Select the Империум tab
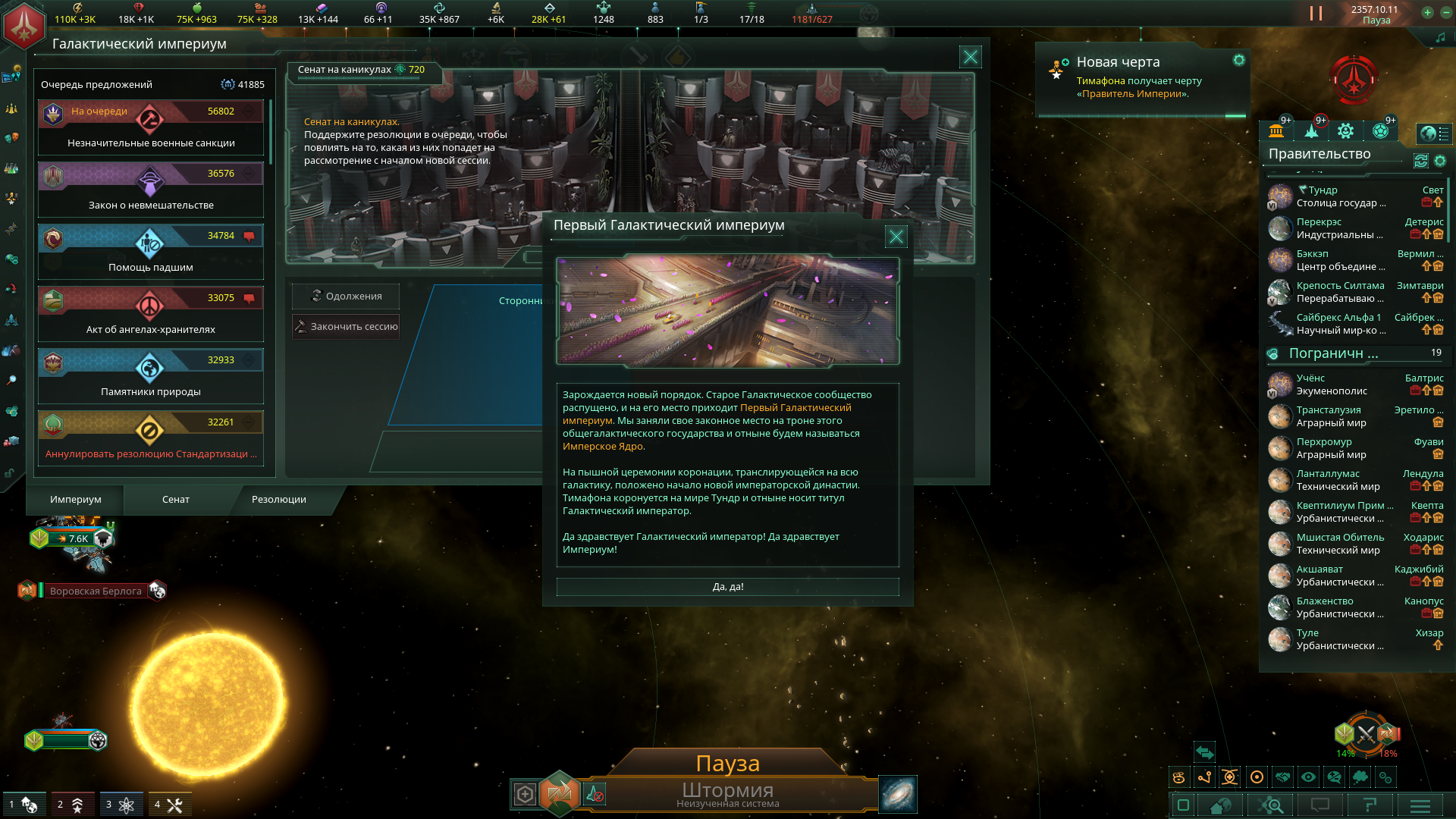 click(x=75, y=500)
